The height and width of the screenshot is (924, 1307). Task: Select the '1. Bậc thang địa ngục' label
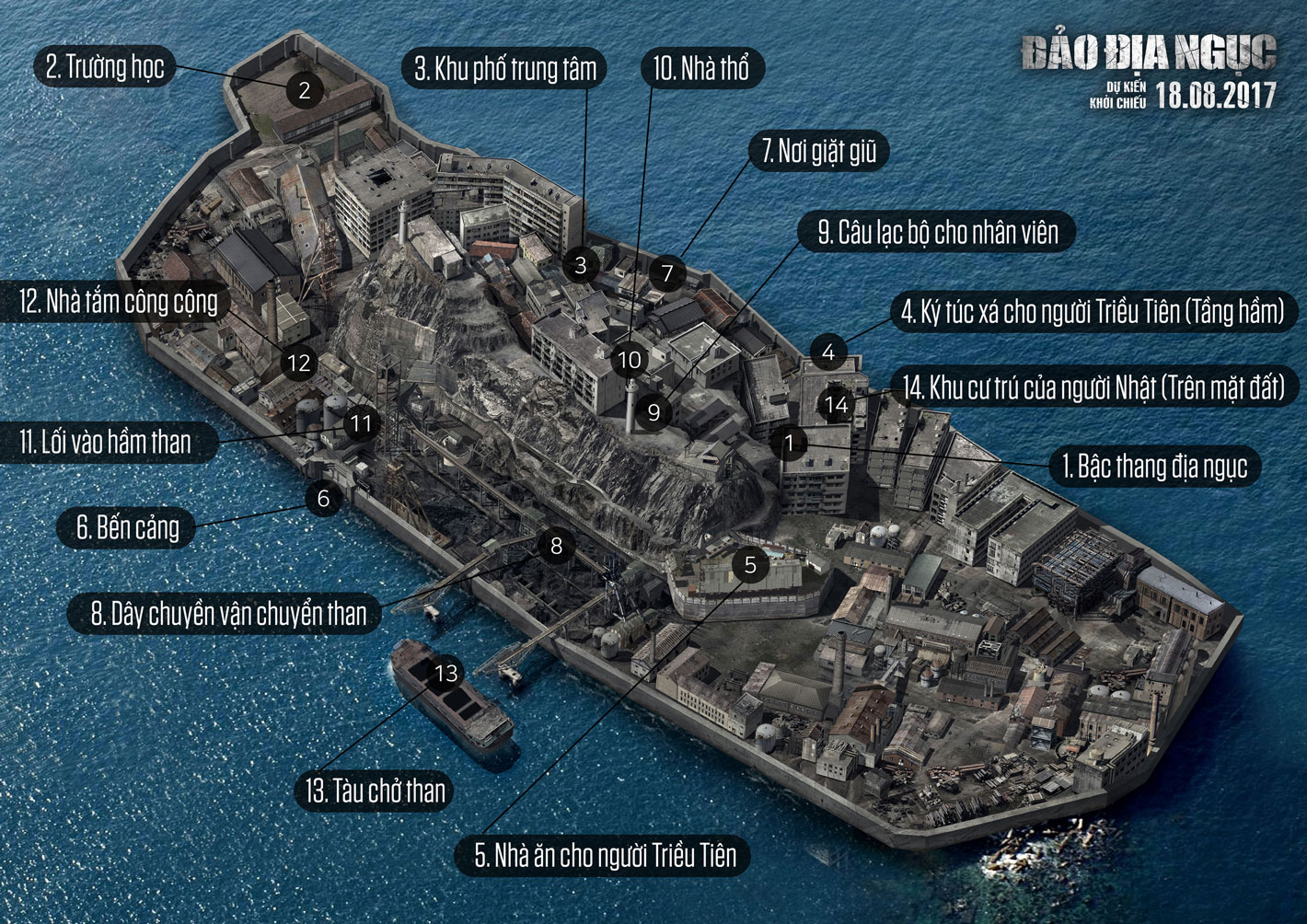tap(1155, 467)
